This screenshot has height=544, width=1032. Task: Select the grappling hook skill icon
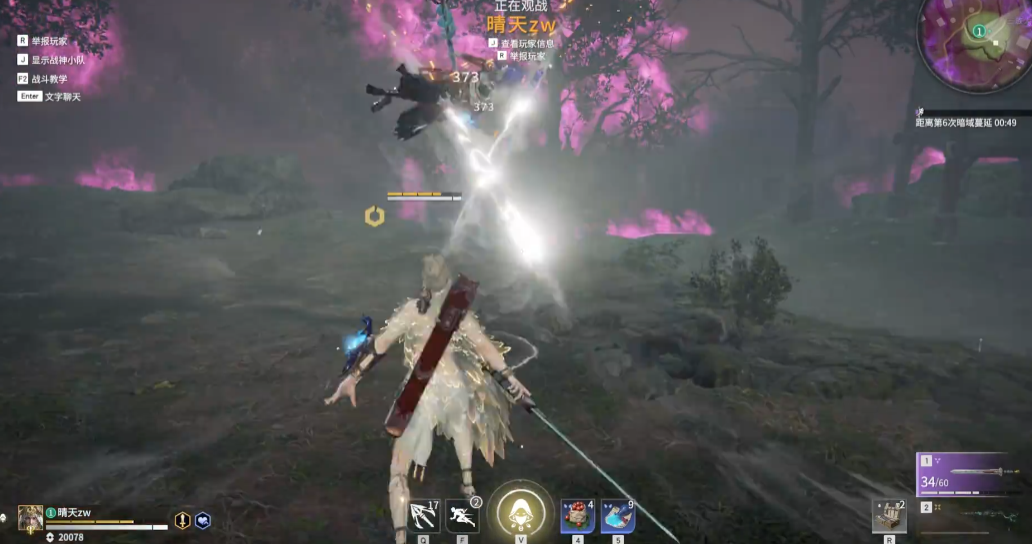424,516
